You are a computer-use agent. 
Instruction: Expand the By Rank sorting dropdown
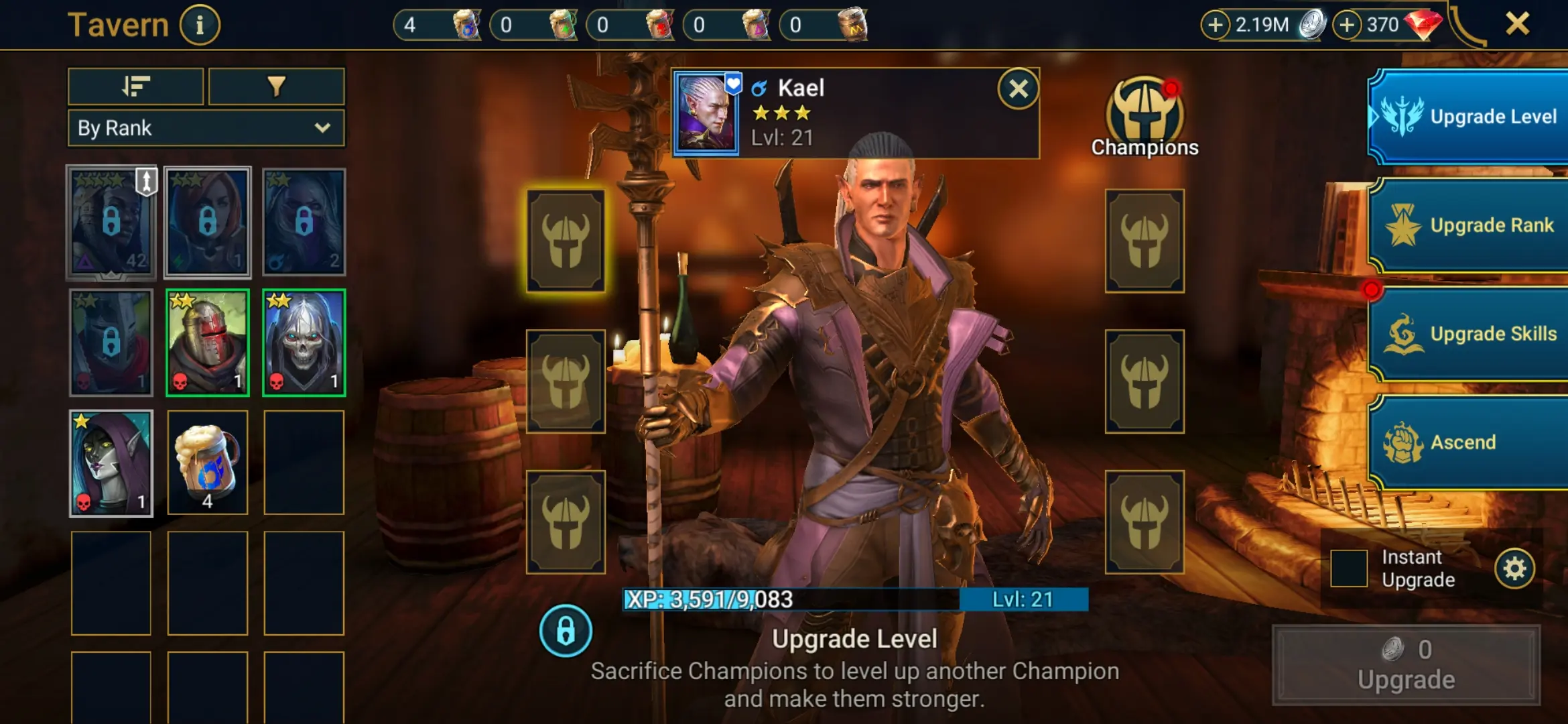pos(205,127)
